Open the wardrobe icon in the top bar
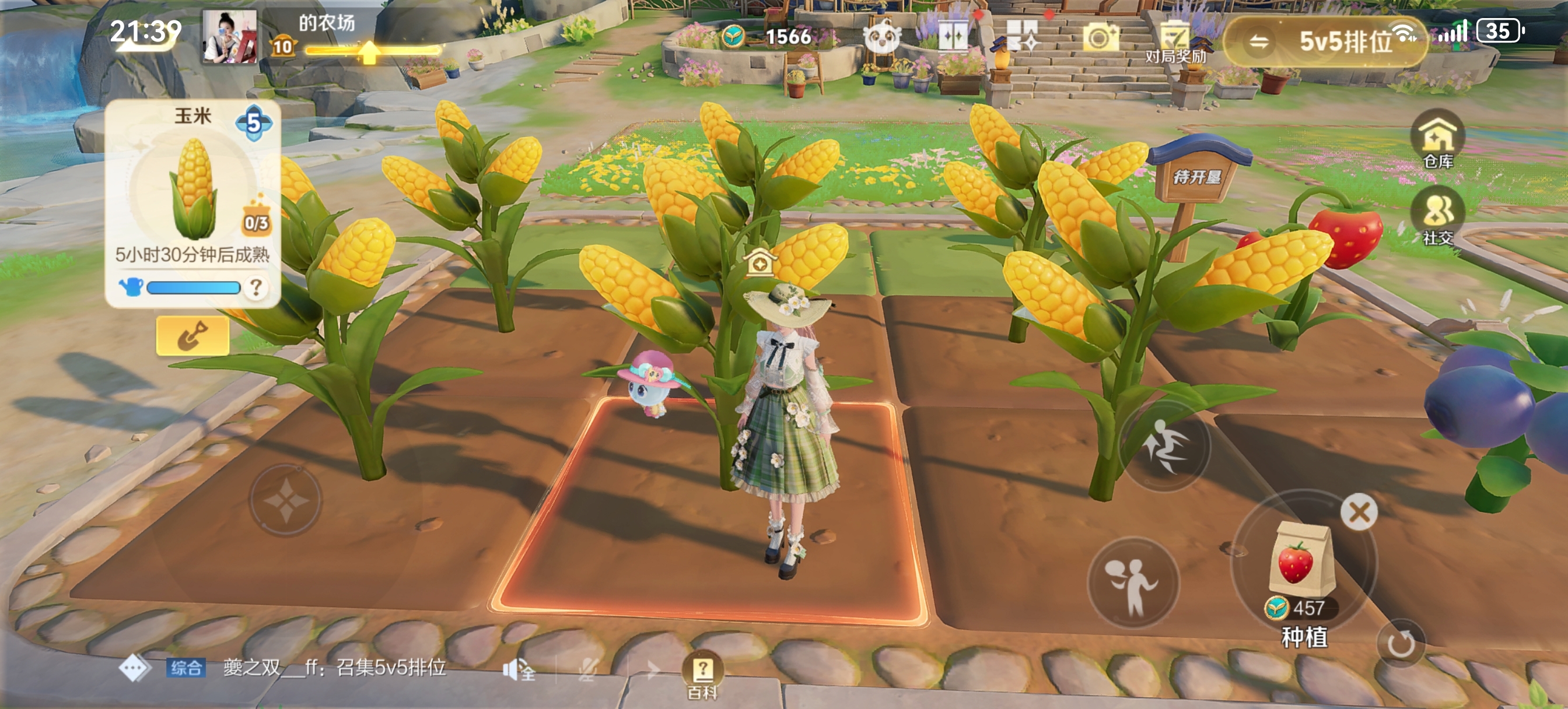 pyautogui.click(x=953, y=37)
